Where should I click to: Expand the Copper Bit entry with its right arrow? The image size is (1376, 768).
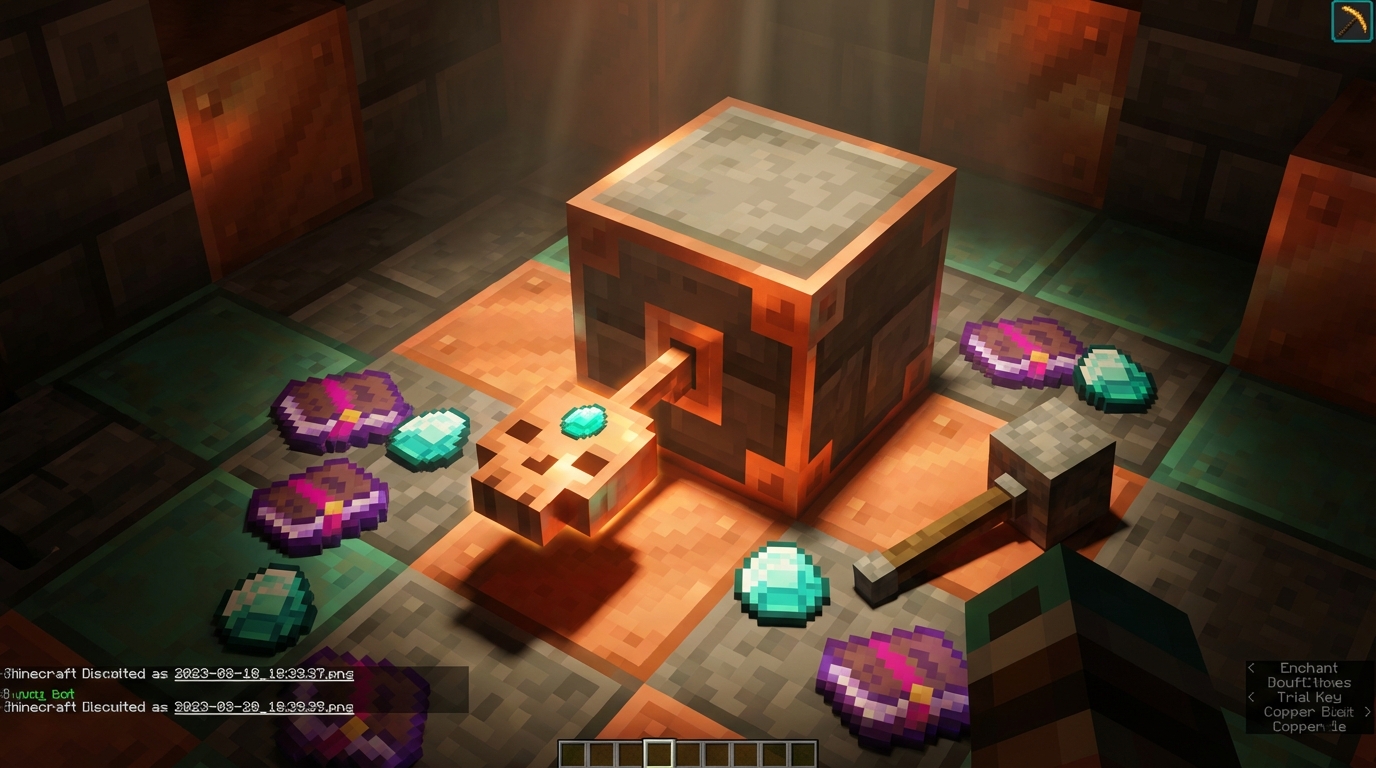[1366, 712]
